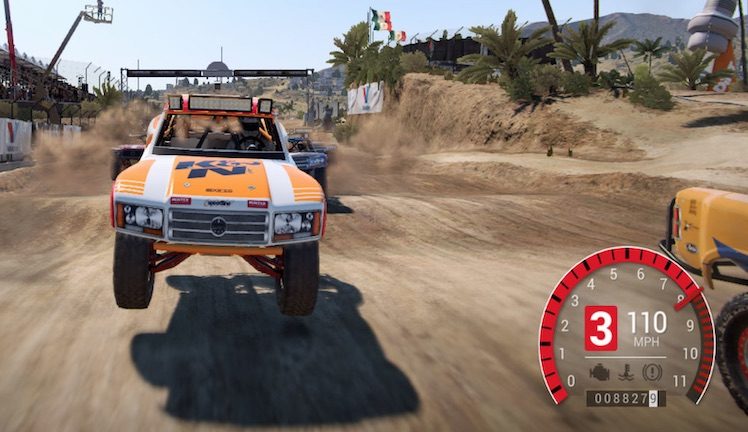Click the engine warning icon
748x432 pixels.
(600, 371)
